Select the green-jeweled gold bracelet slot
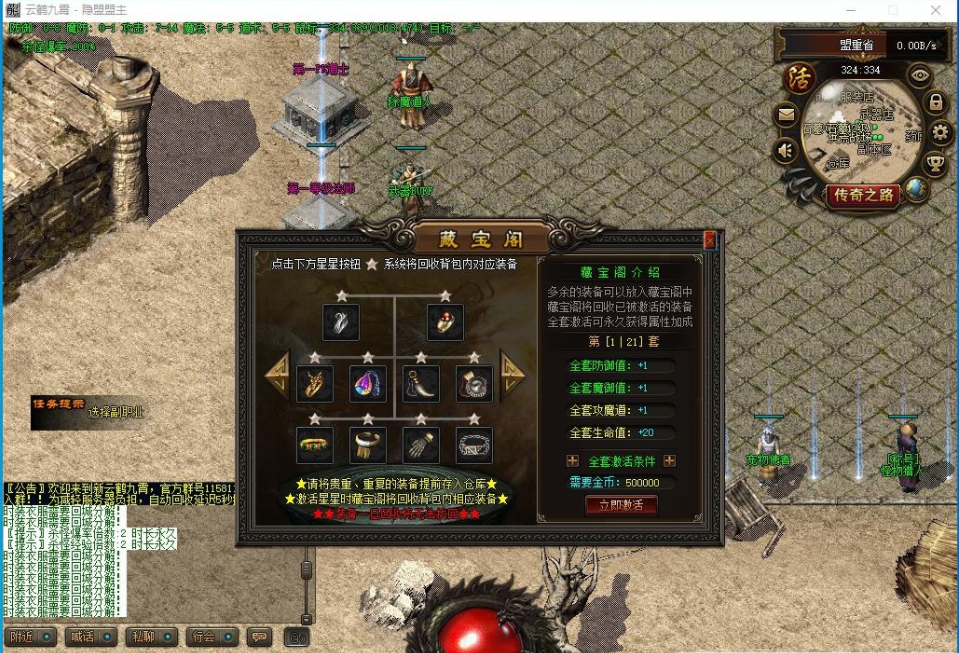Viewport: 959px width, 653px height. pos(314,445)
